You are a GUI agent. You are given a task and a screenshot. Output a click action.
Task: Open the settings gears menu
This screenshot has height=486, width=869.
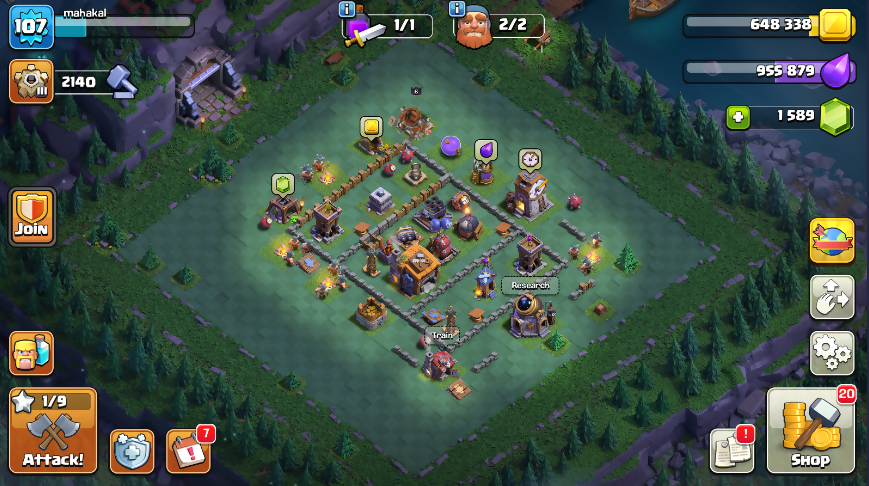click(x=832, y=353)
